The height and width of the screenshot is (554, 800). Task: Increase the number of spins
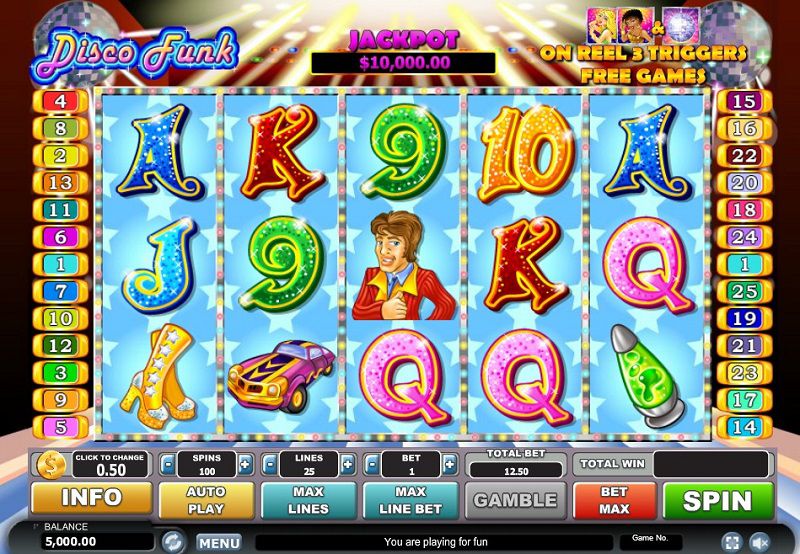(245, 464)
